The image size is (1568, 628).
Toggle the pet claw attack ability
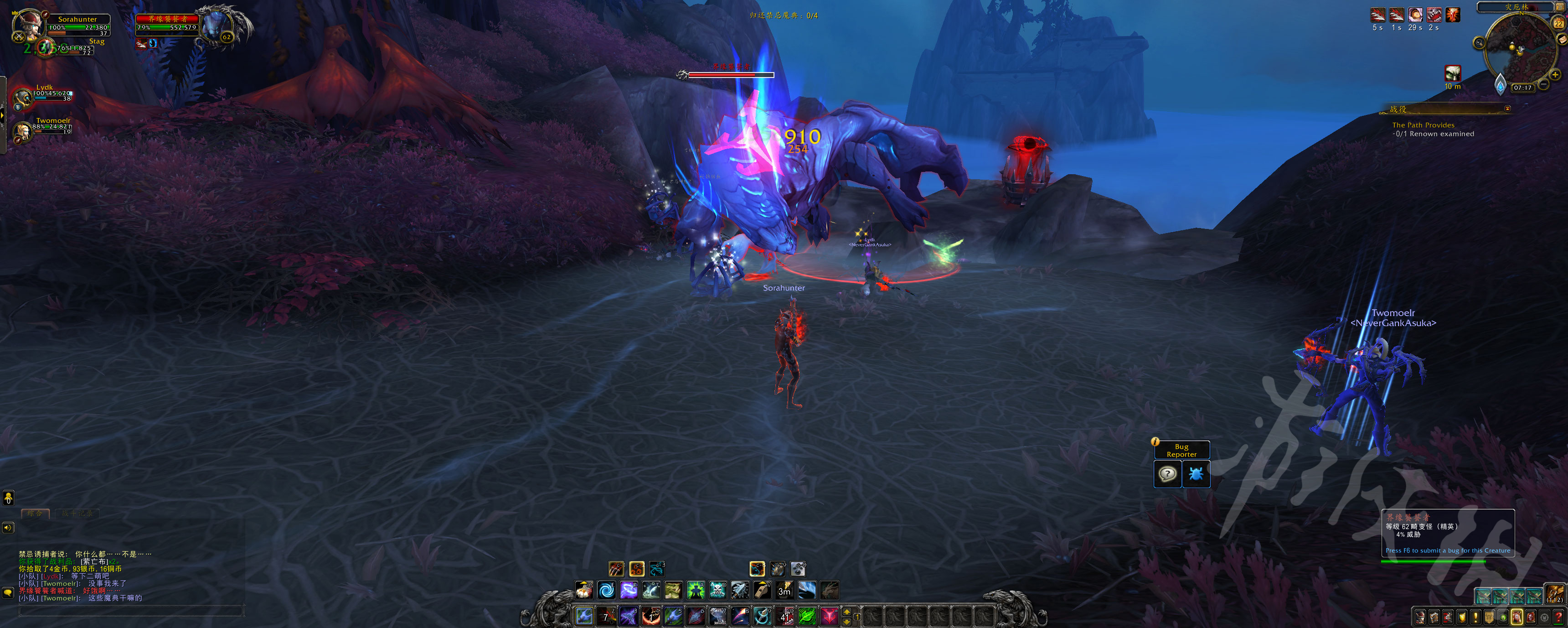click(x=616, y=569)
